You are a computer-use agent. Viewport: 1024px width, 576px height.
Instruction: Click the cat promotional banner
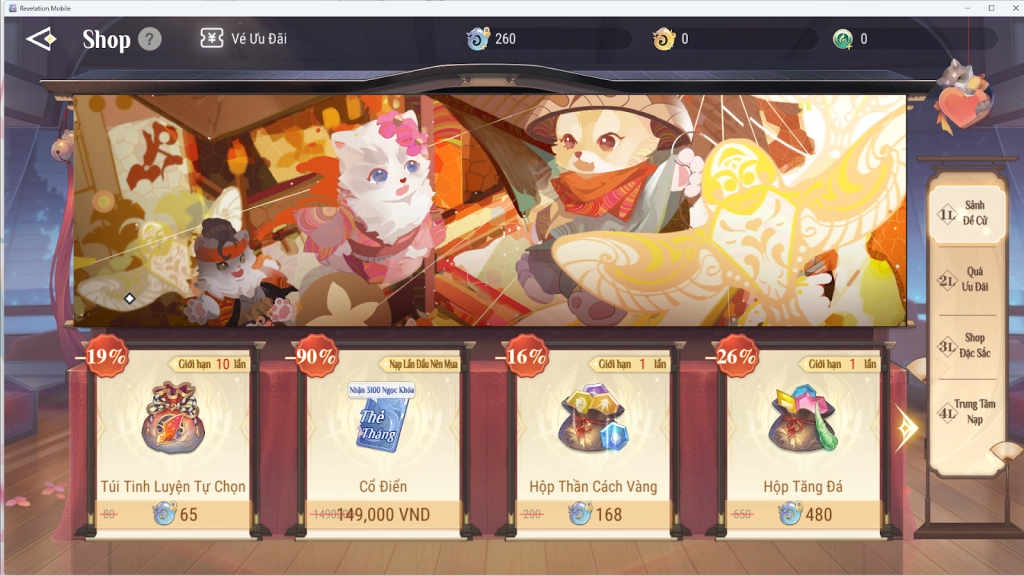pyautogui.click(x=490, y=210)
